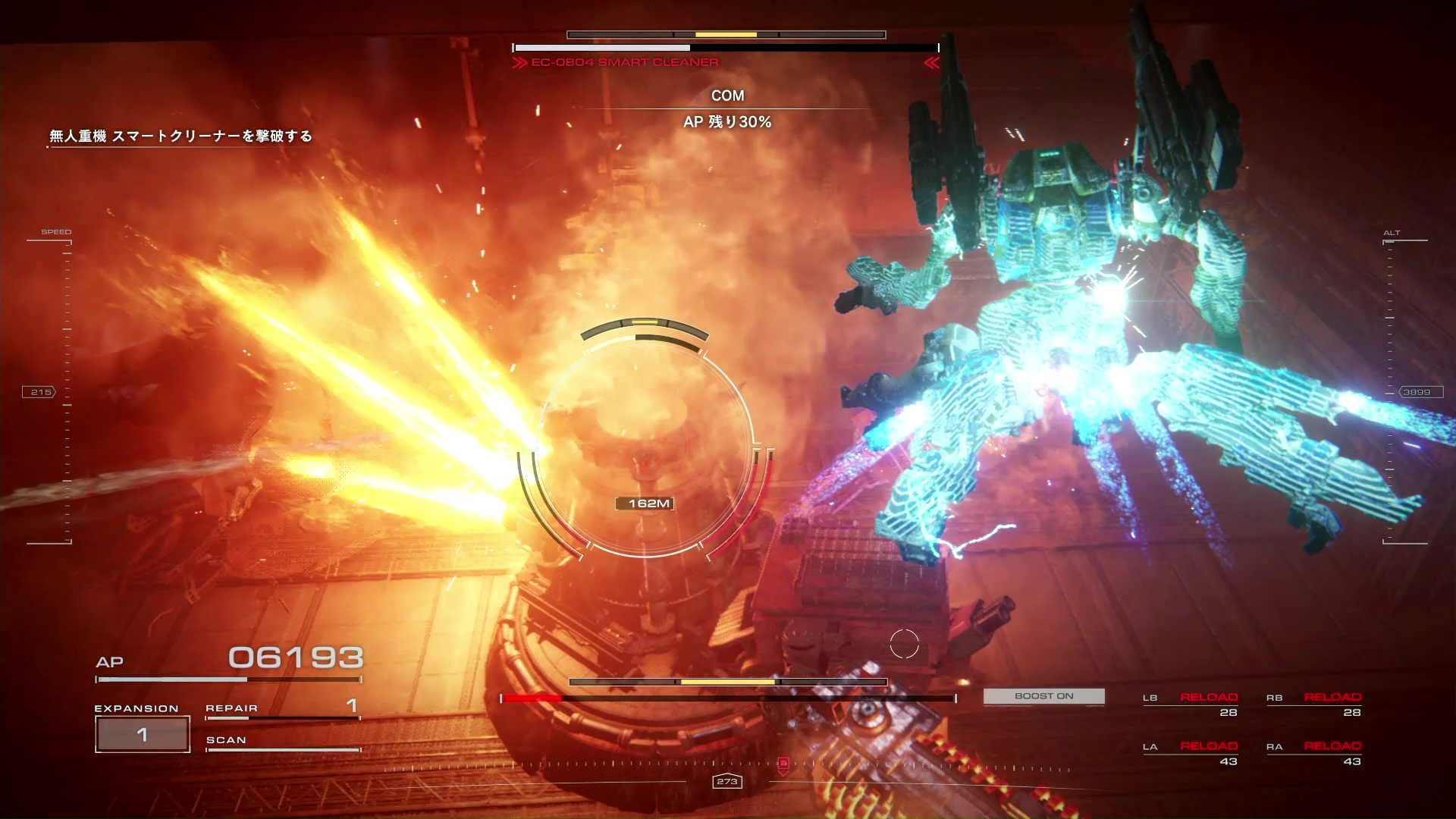Pick the RA weapon slot

point(1314,754)
